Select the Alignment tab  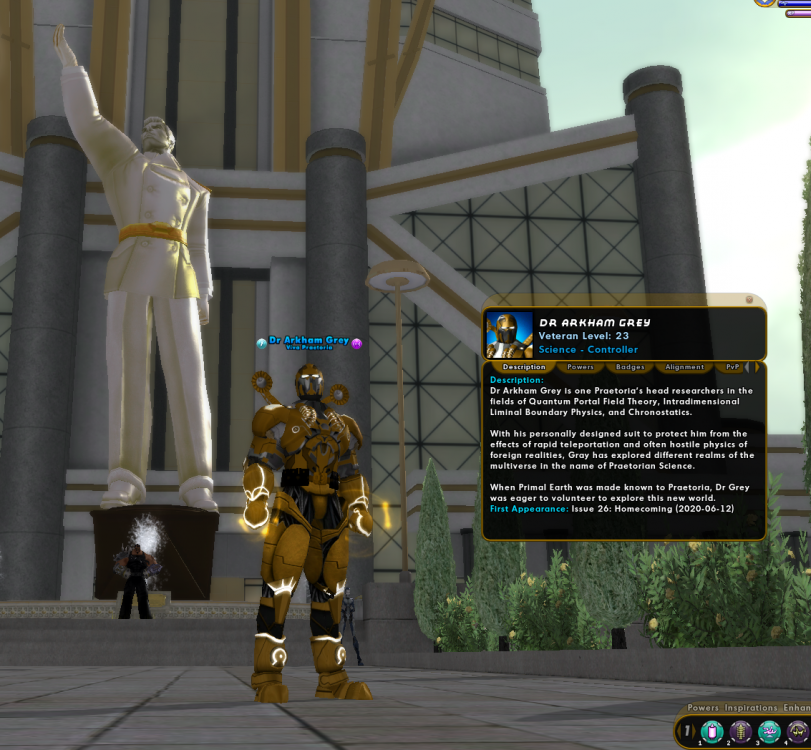684,367
